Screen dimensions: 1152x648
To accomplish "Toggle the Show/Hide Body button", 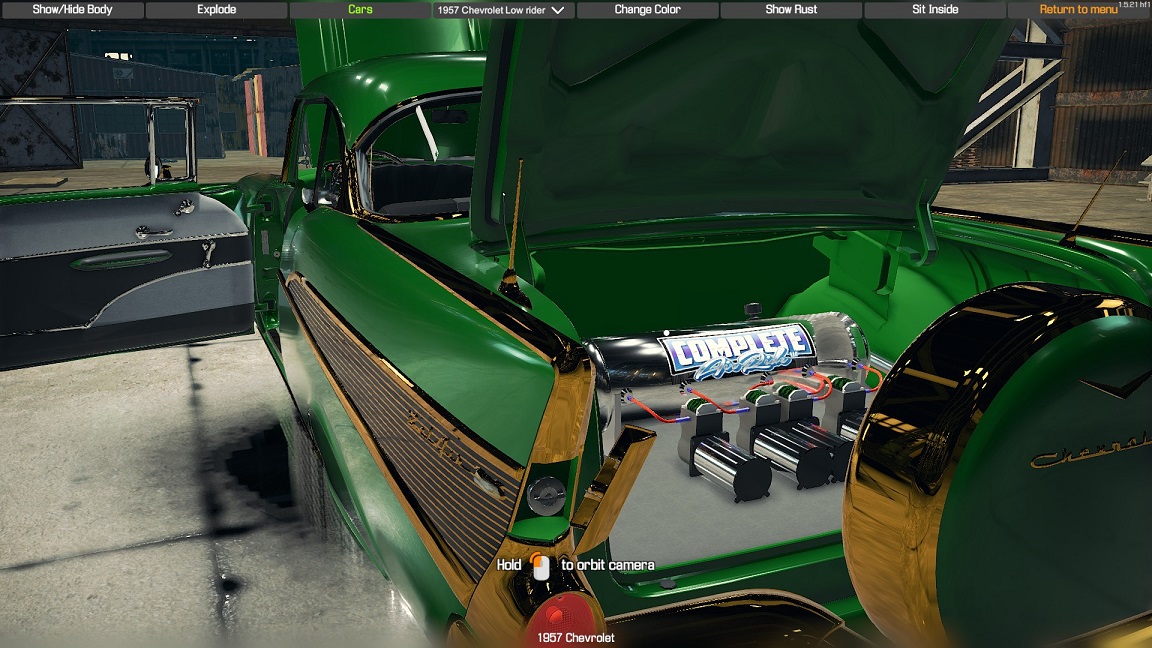I will tap(72, 10).
